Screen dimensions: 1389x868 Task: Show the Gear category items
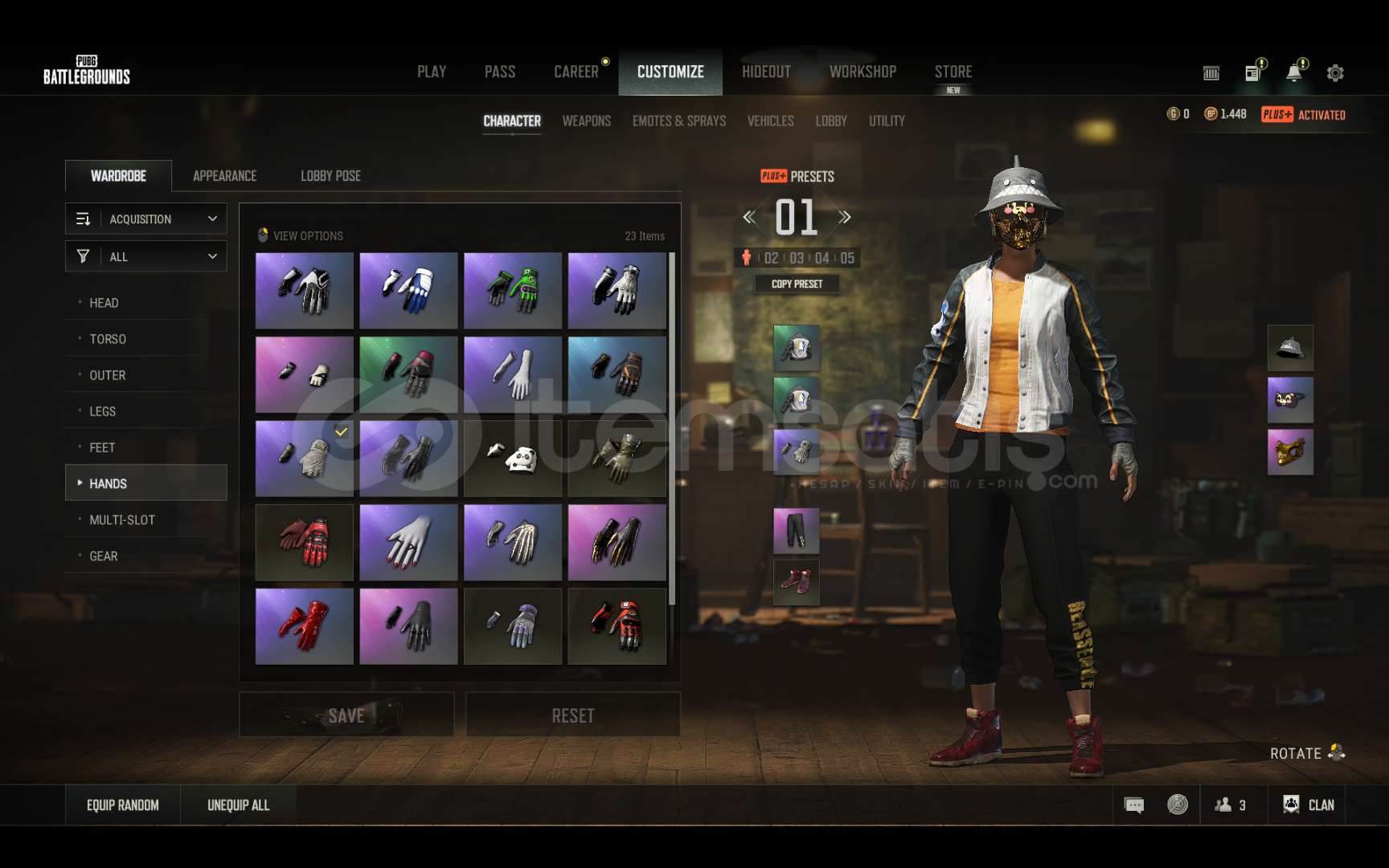(x=103, y=556)
